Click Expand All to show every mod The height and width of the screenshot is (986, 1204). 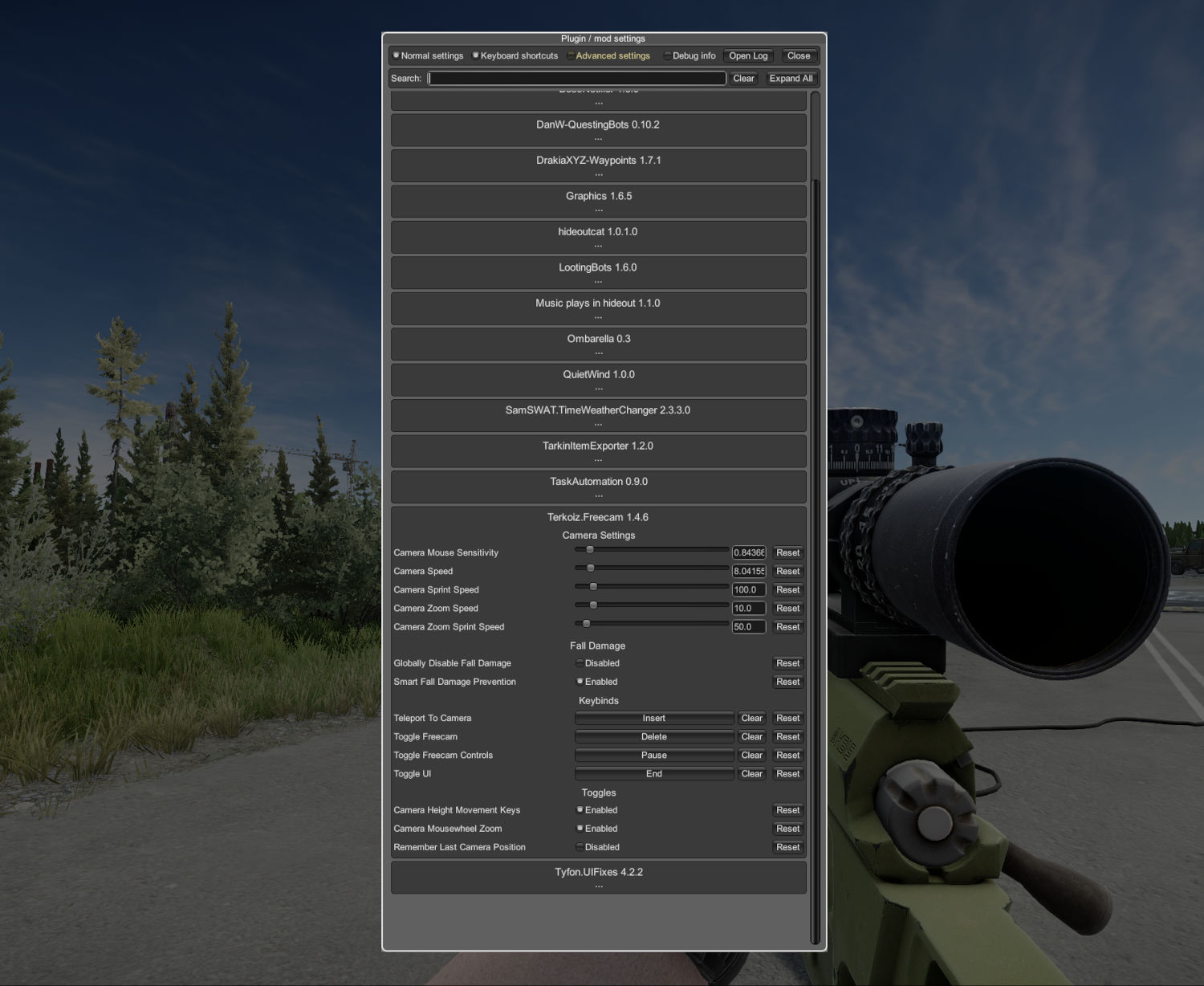791,78
